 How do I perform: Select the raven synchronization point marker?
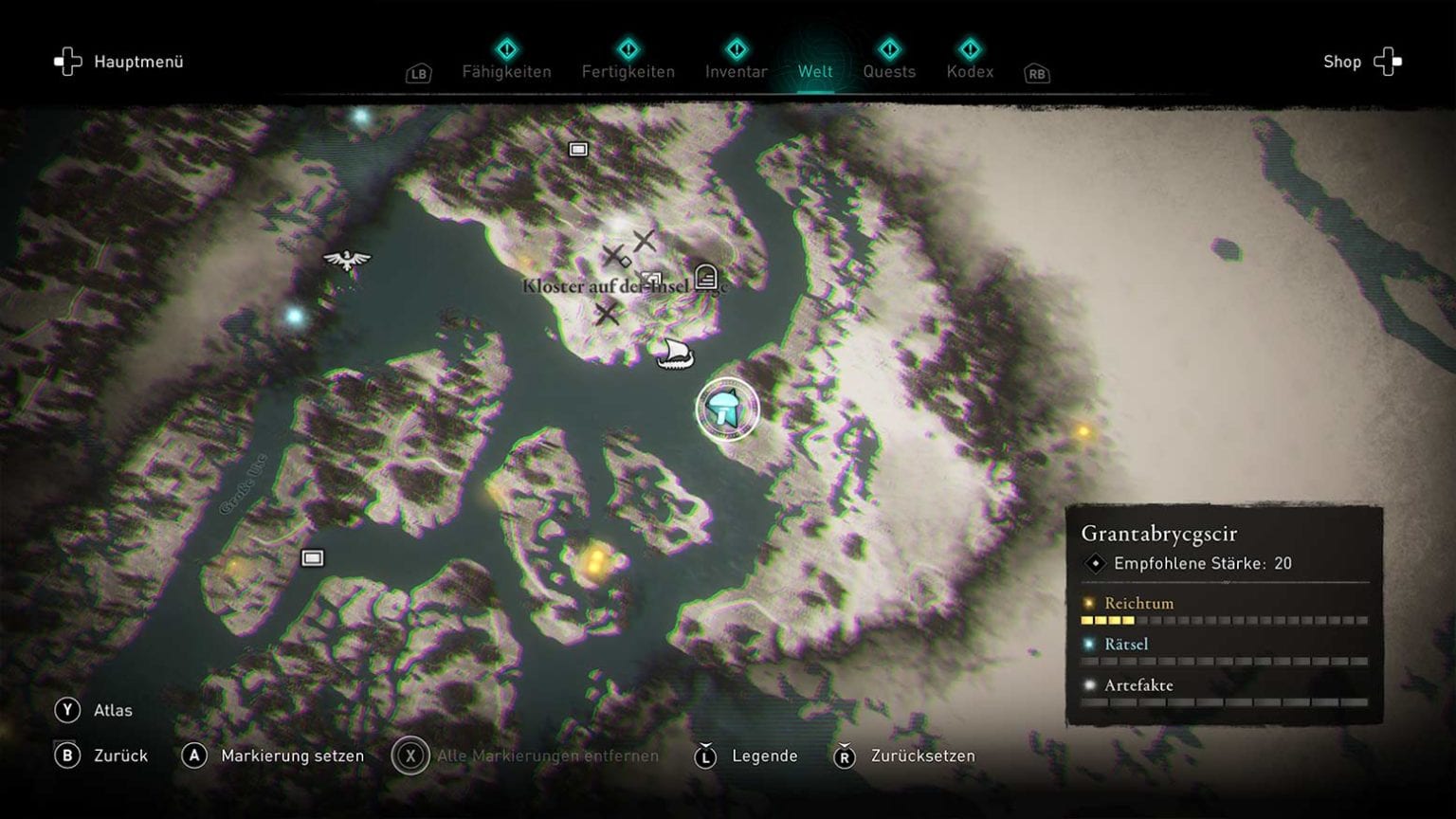[x=346, y=259]
